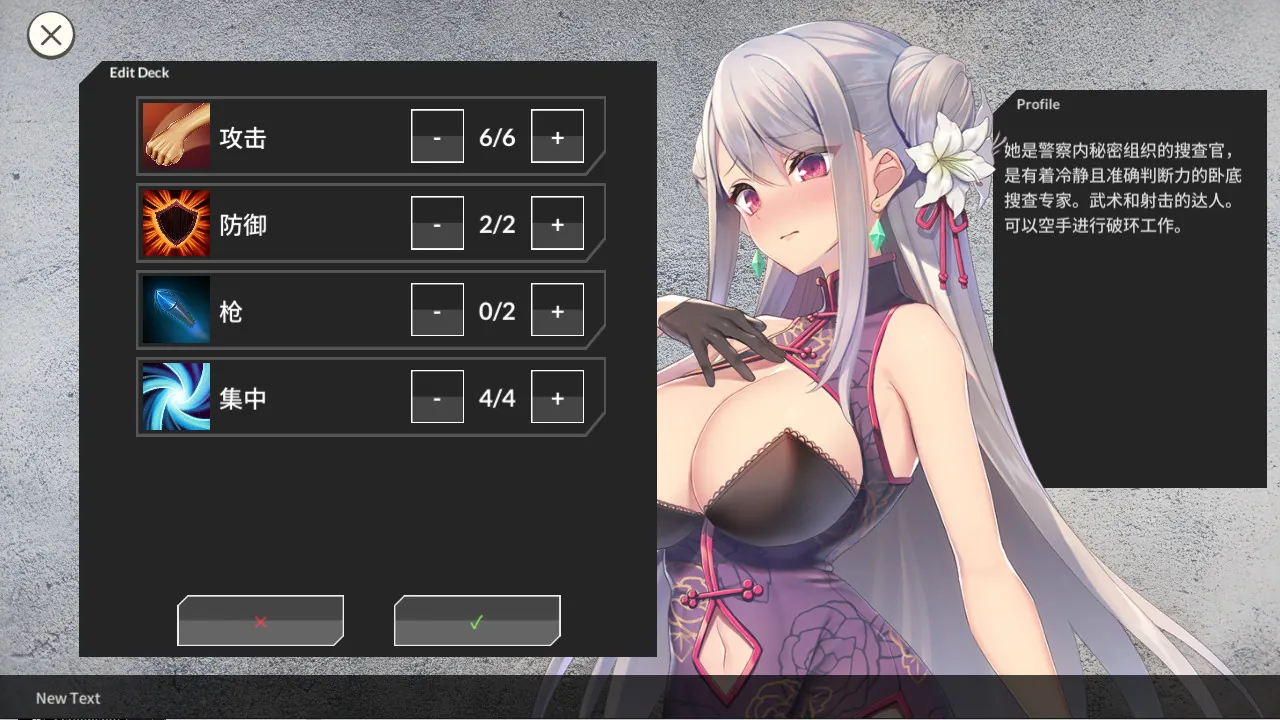The width and height of the screenshot is (1280, 720).
Task: Click the green checkmark confirm icon button
Action: point(477,620)
